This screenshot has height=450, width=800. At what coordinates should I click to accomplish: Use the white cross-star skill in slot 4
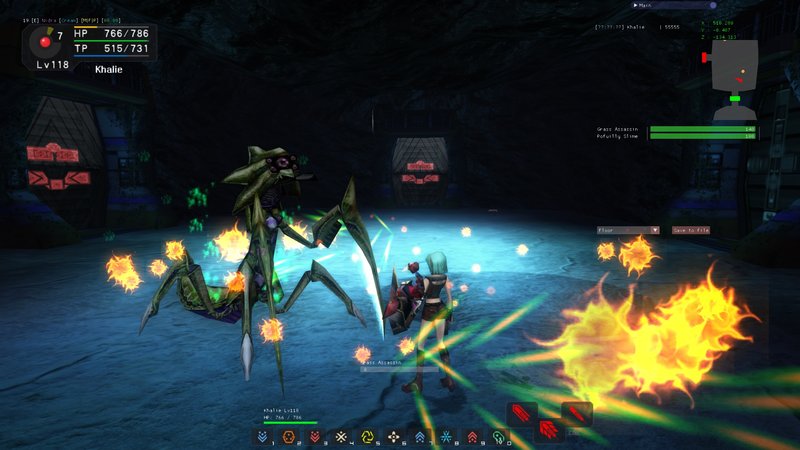click(341, 437)
